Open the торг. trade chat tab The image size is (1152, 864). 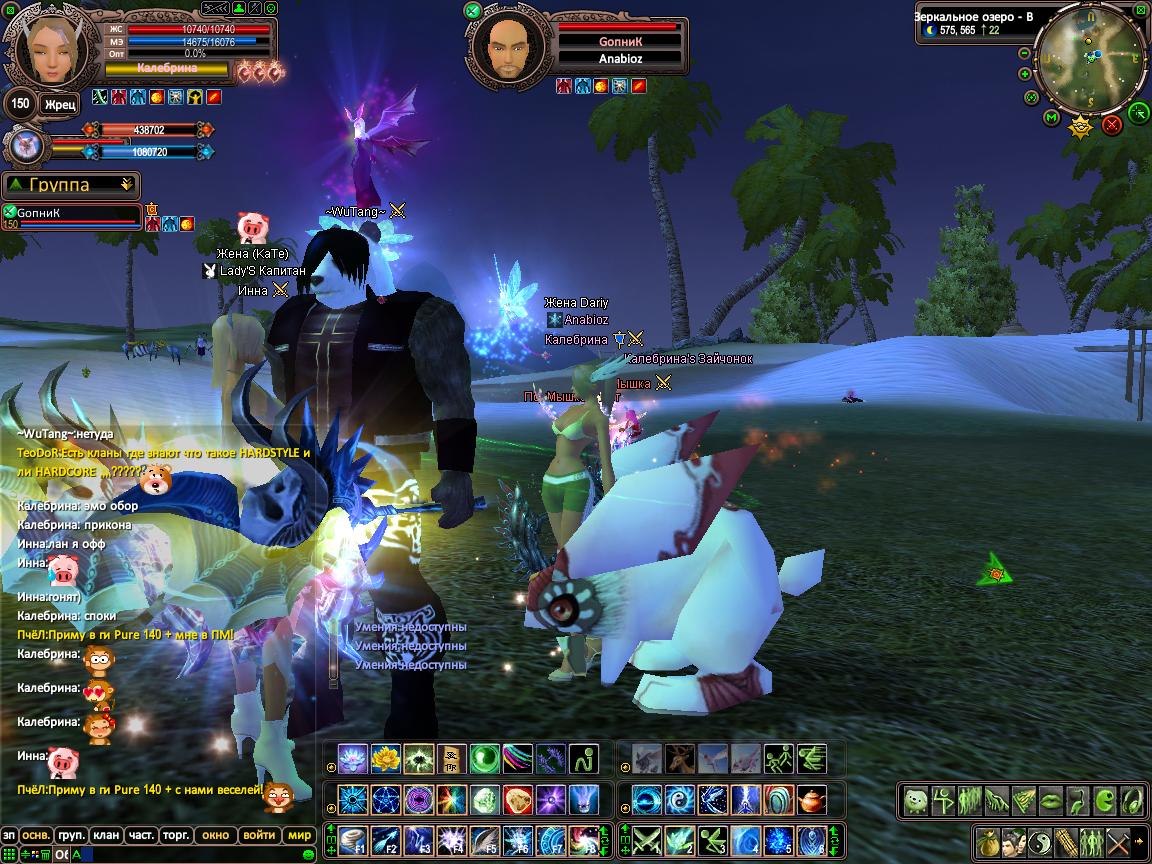(x=176, y=835)
